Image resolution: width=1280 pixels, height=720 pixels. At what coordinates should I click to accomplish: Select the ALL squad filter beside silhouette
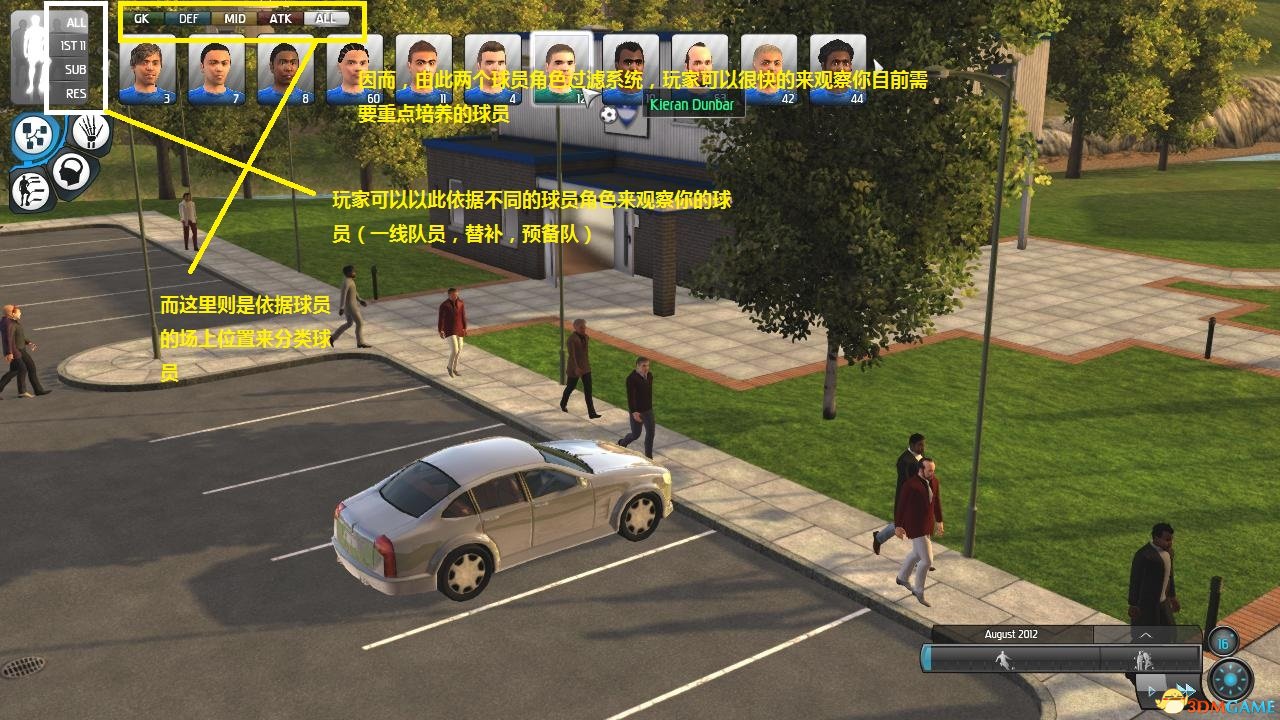[76, 21]
